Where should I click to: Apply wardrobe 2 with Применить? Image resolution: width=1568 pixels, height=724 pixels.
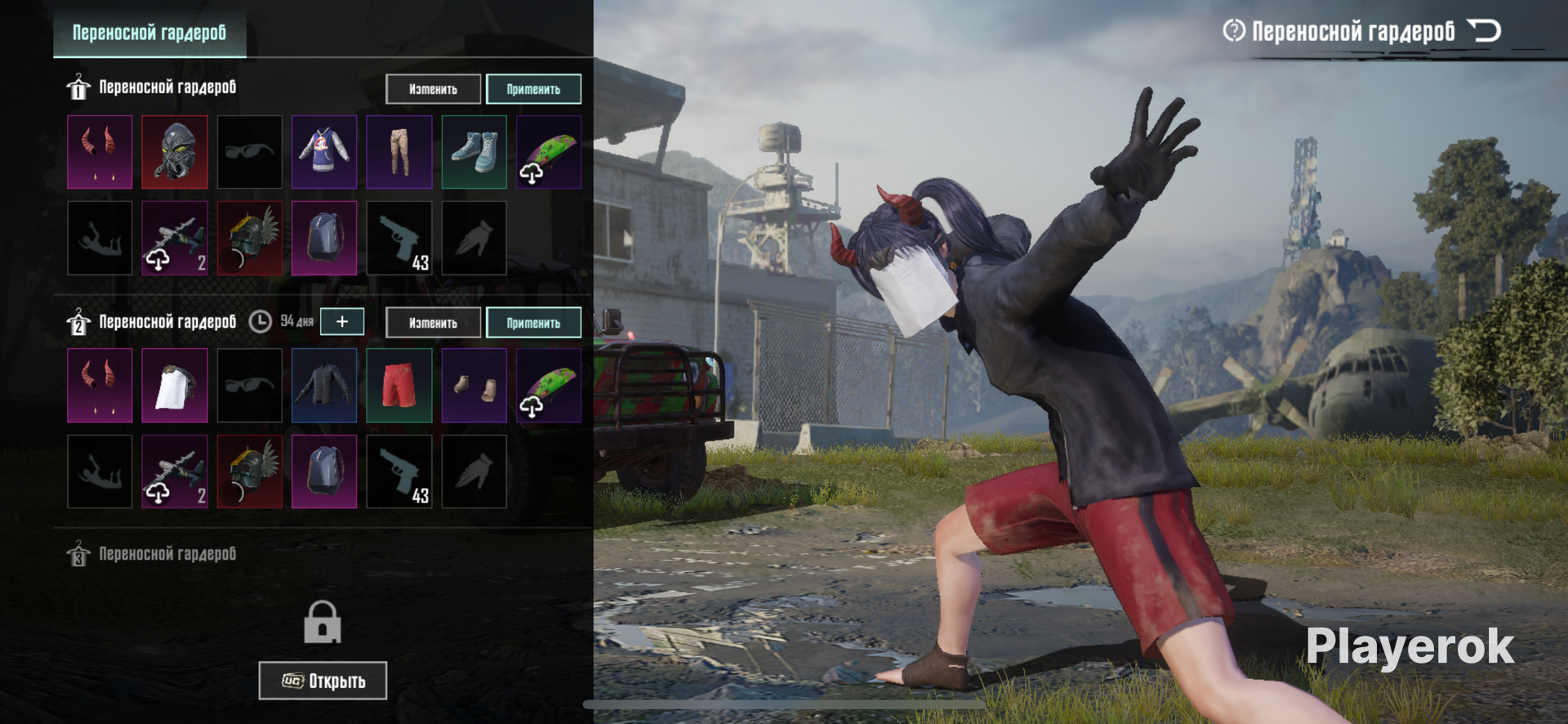click(533, 323)
